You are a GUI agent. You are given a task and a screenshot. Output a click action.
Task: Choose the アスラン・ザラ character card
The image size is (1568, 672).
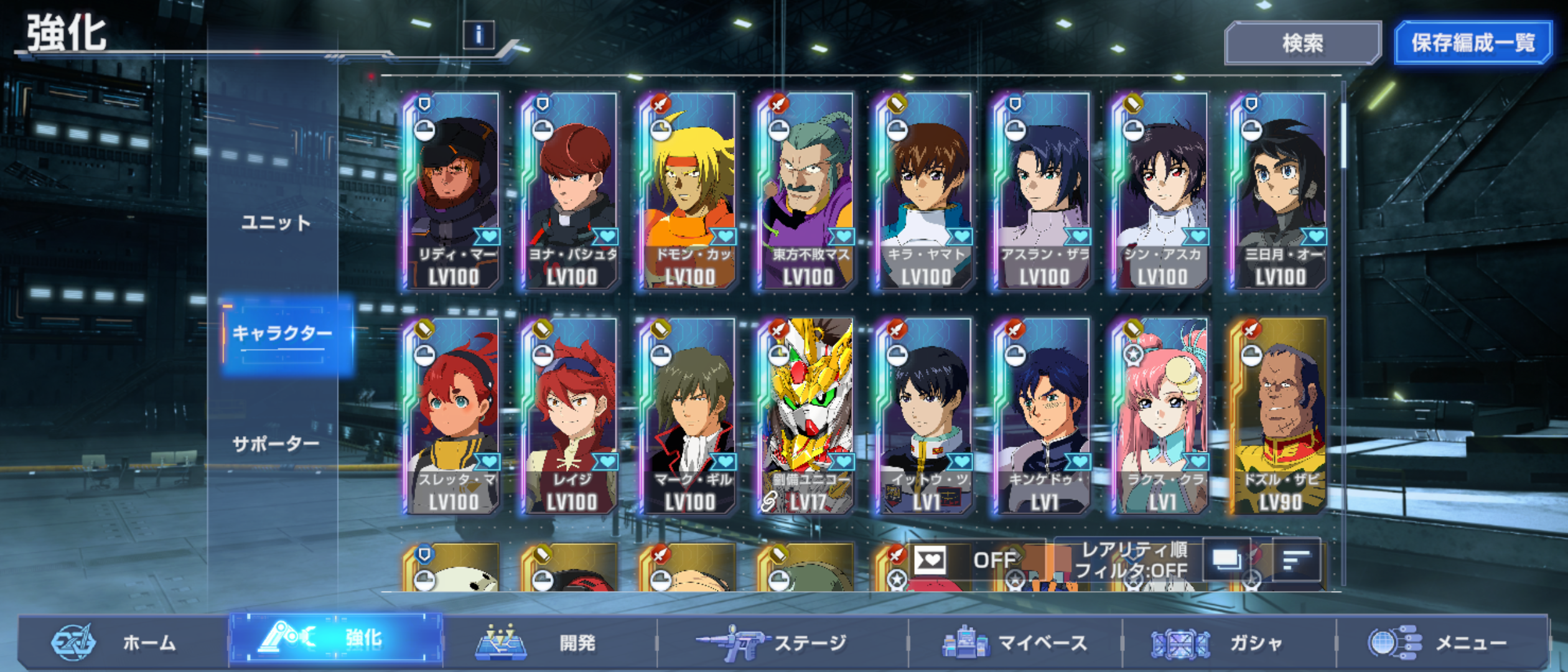(x=1043, y=192)
